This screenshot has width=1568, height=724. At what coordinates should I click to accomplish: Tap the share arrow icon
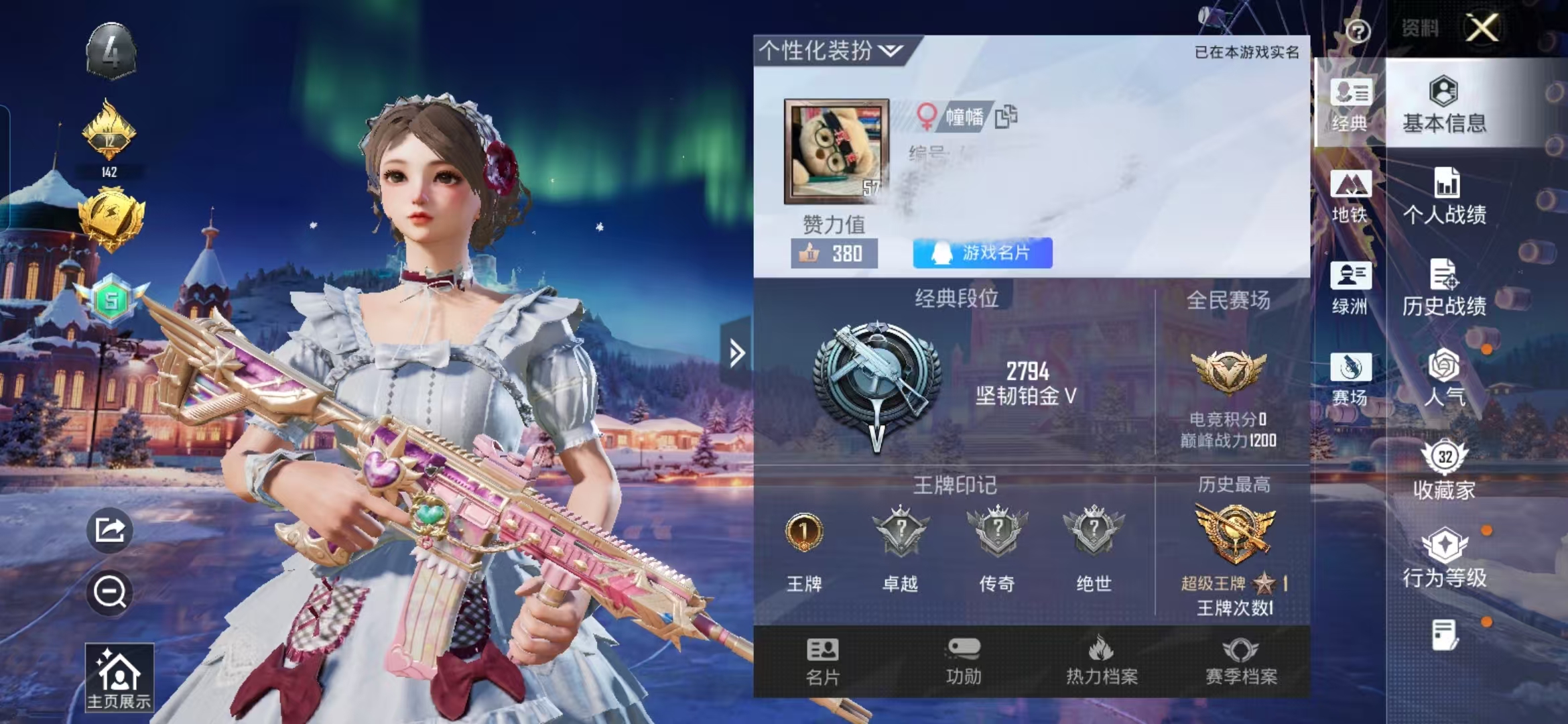pyautogui.click(x=110, y=530)
